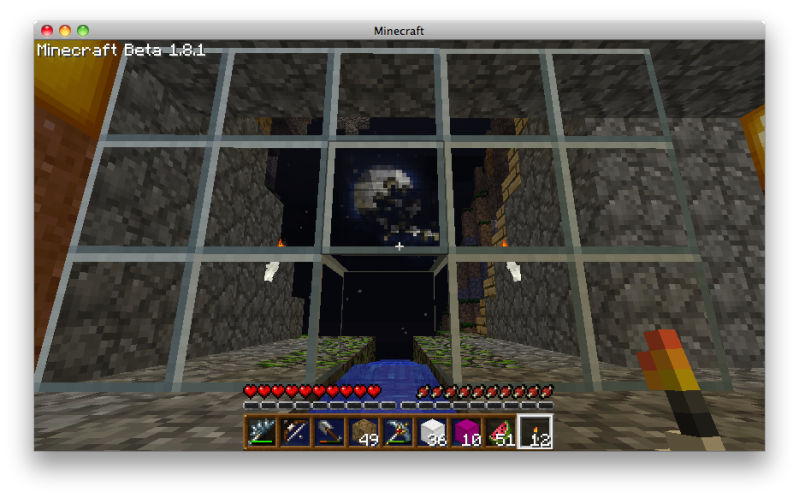Image resolution: width=799 pixels, height=498 pixels.
Task: Close the Minecraft window with red button
Action: tap(48, 31)
